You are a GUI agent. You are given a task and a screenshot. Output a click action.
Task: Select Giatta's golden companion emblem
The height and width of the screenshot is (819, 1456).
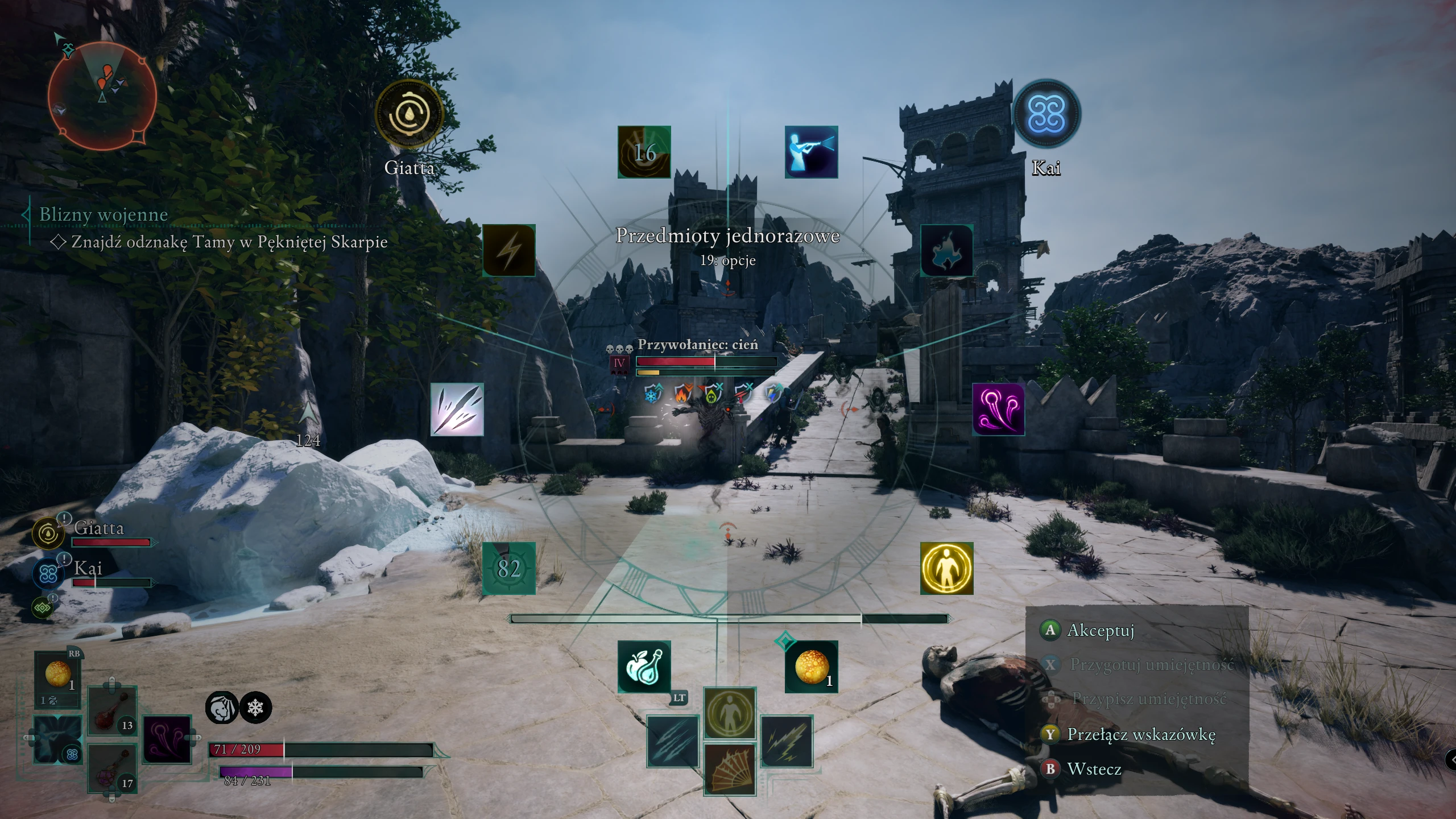tap(409, 114)
